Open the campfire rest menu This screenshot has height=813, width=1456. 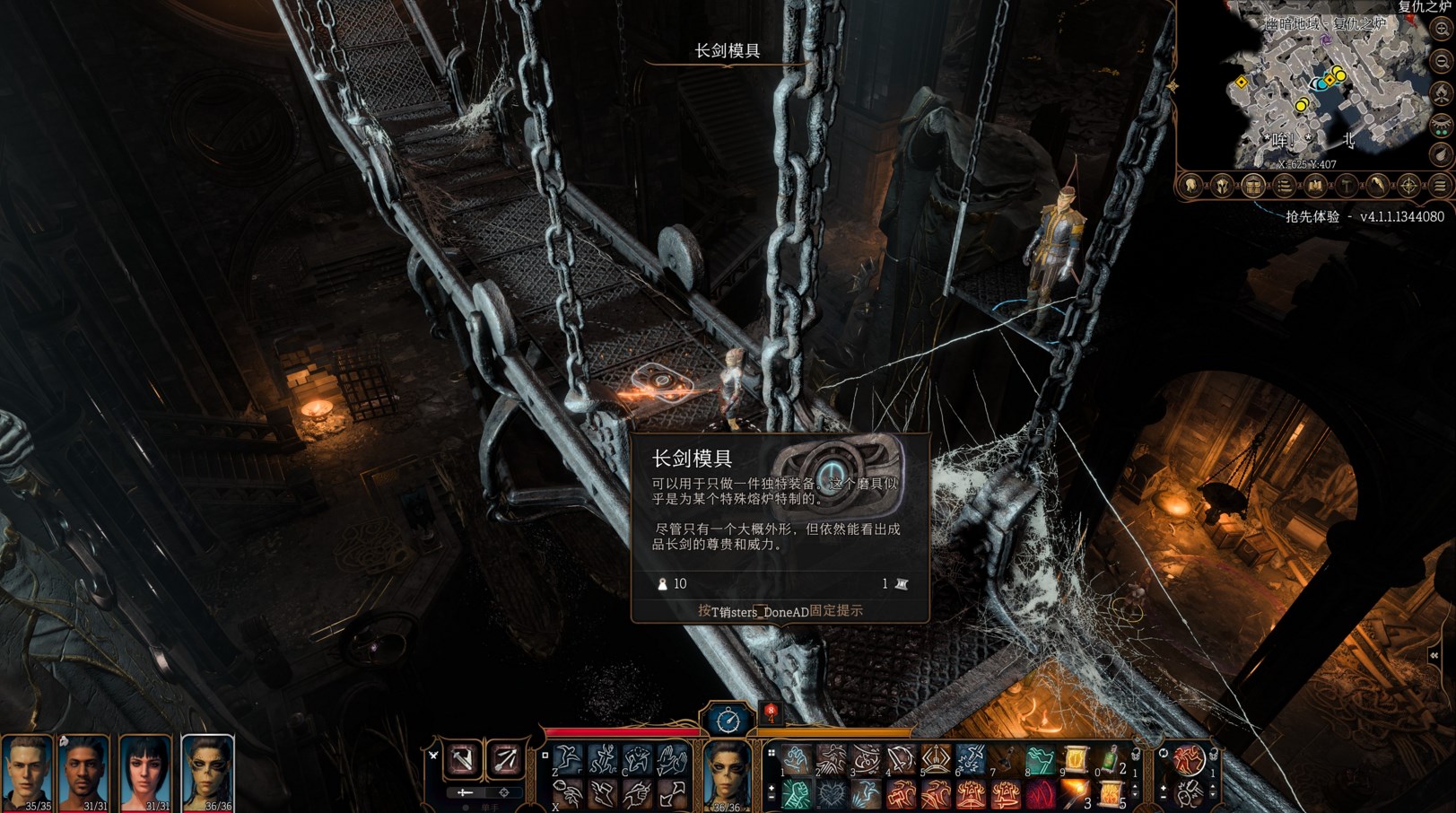pos(1442,93)
